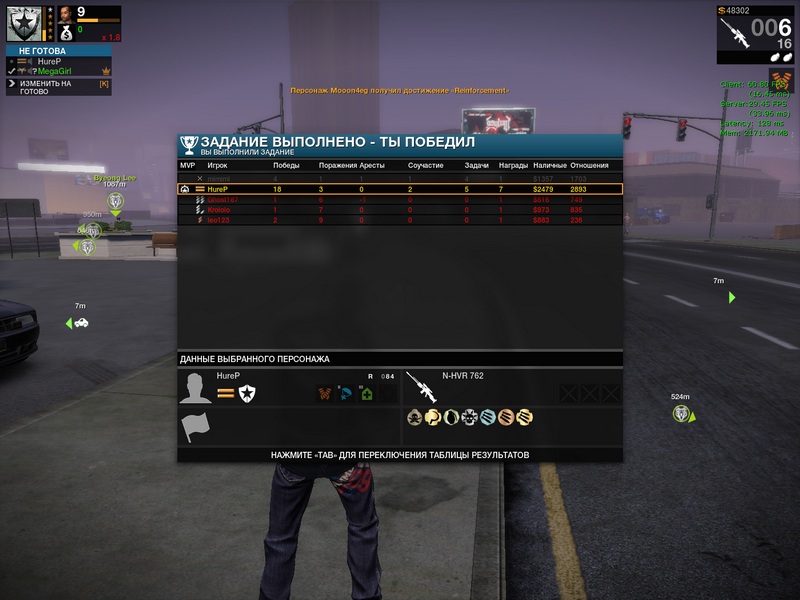This screenshot has height=600, width=800.
Task: Select HureP's highlighted scoreboard row
Action: coord(400,189)
